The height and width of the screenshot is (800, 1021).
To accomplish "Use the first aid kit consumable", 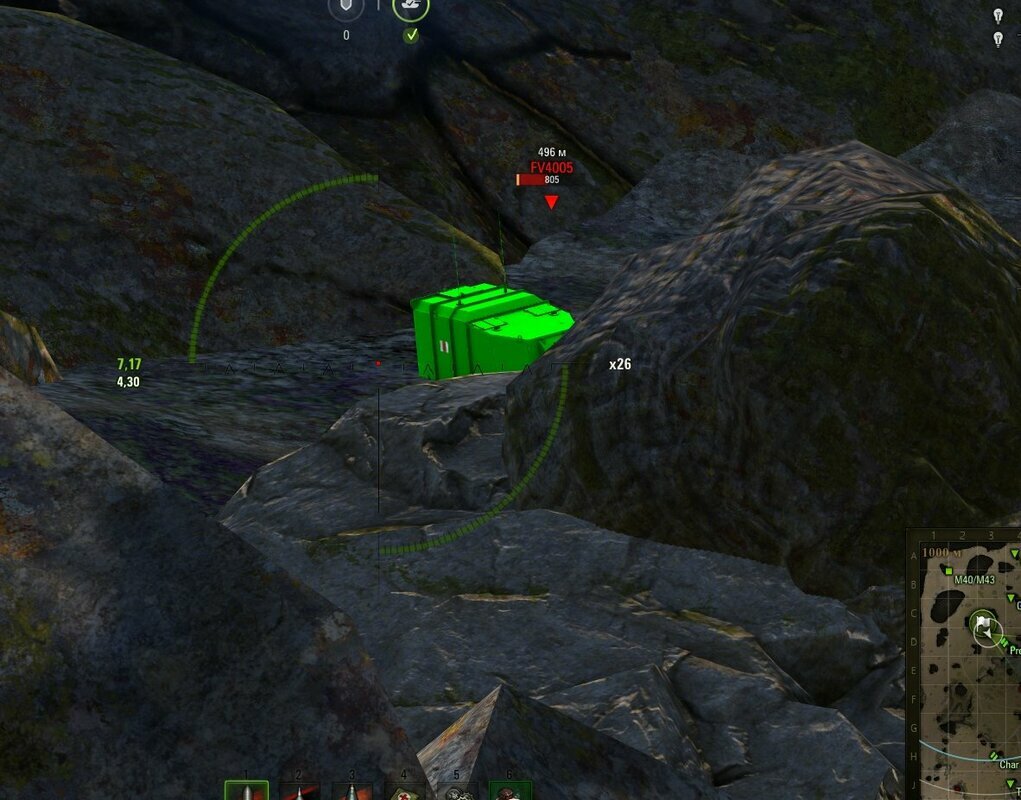I will [x=405, y=791].
